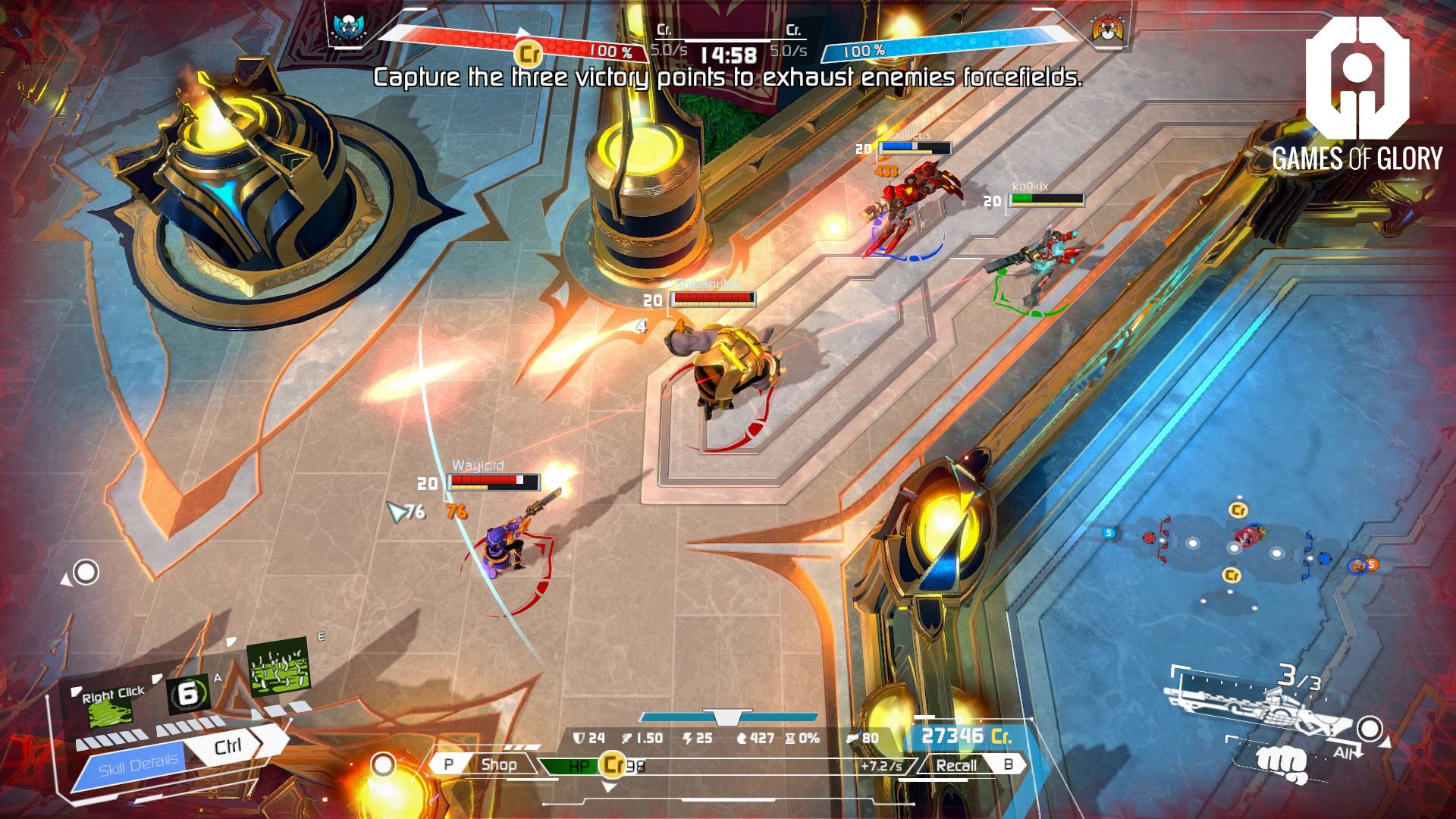
Task: Open the Shop button
Action: [498, 764]
